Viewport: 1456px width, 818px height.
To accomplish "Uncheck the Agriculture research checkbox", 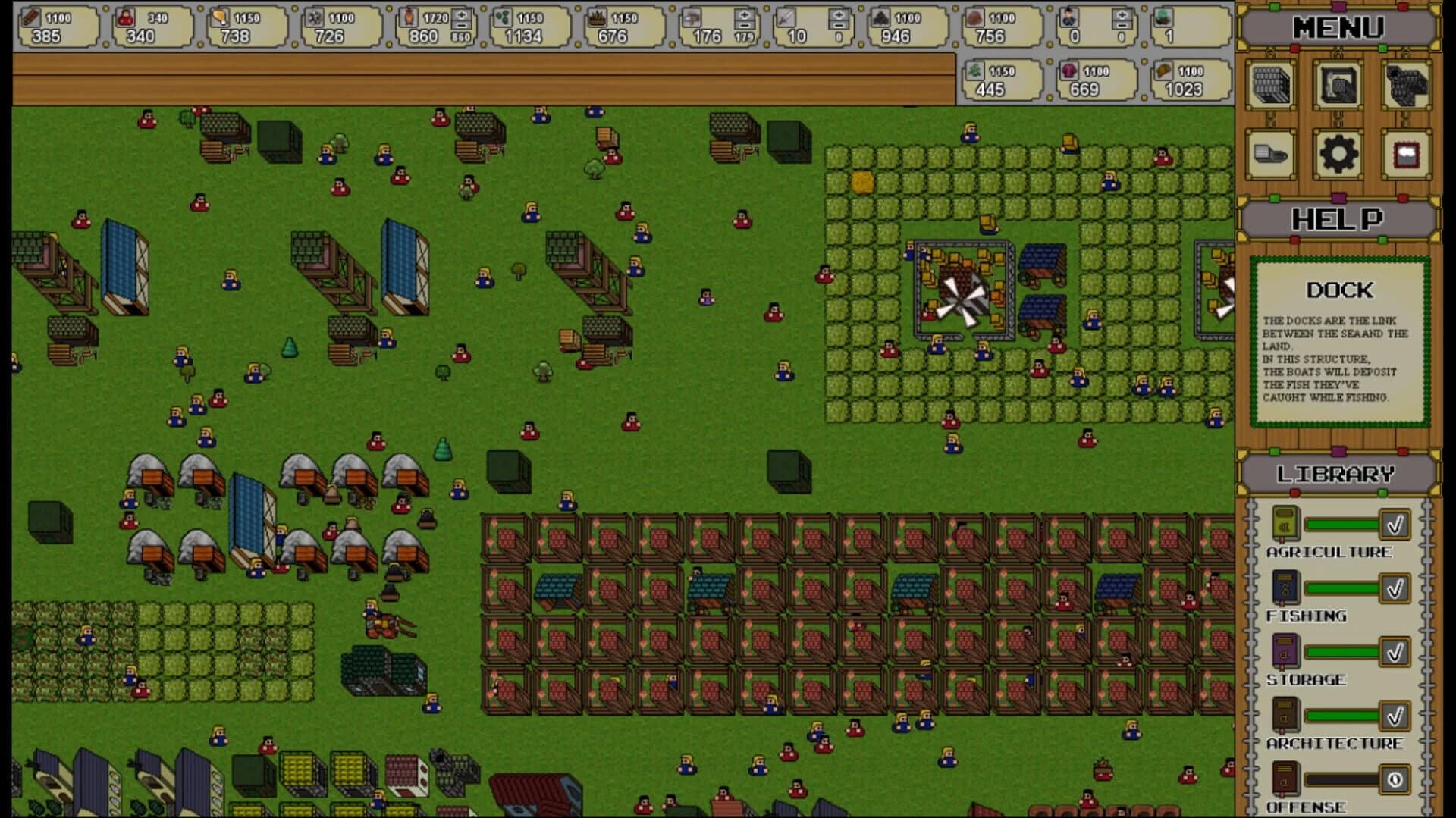I will click(x=1394, y=524).
